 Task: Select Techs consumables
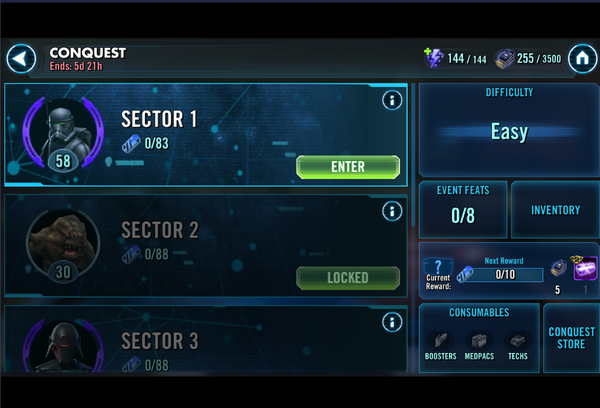pos(517,345)
